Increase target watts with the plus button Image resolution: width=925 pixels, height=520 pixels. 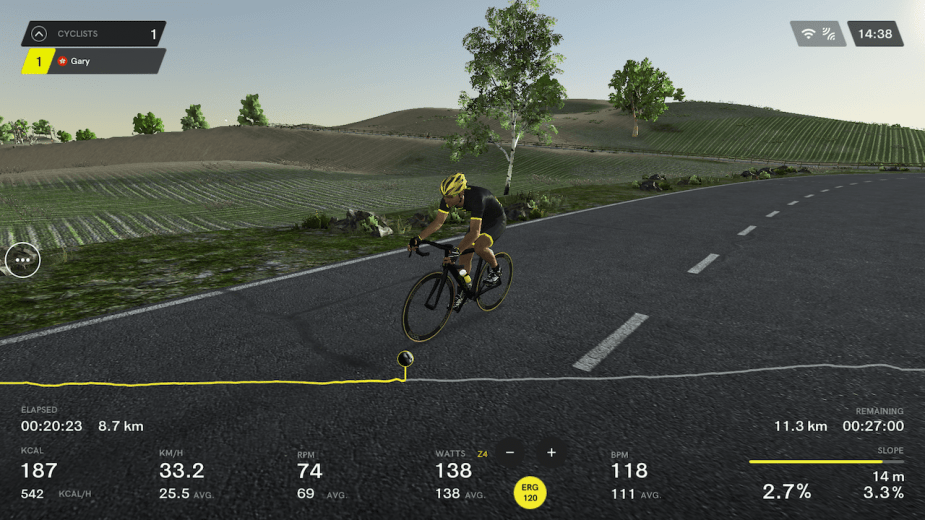[x=551, y=453]
